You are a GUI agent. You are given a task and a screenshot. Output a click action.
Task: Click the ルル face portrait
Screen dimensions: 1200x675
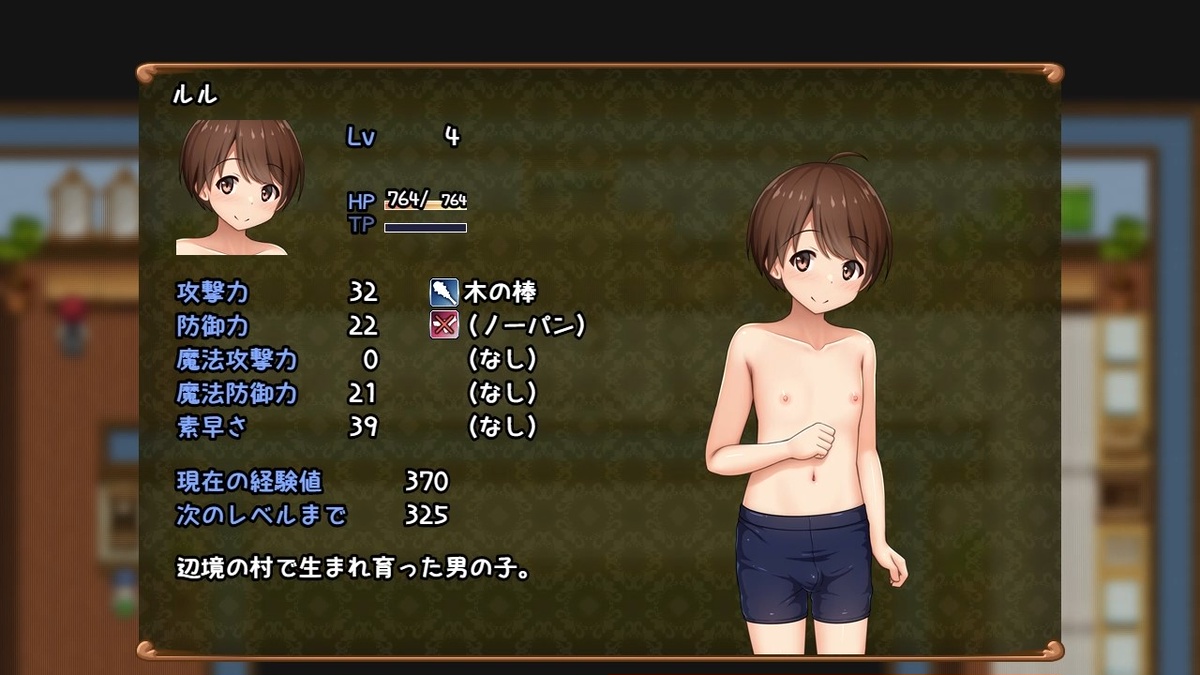coord(240,187)
